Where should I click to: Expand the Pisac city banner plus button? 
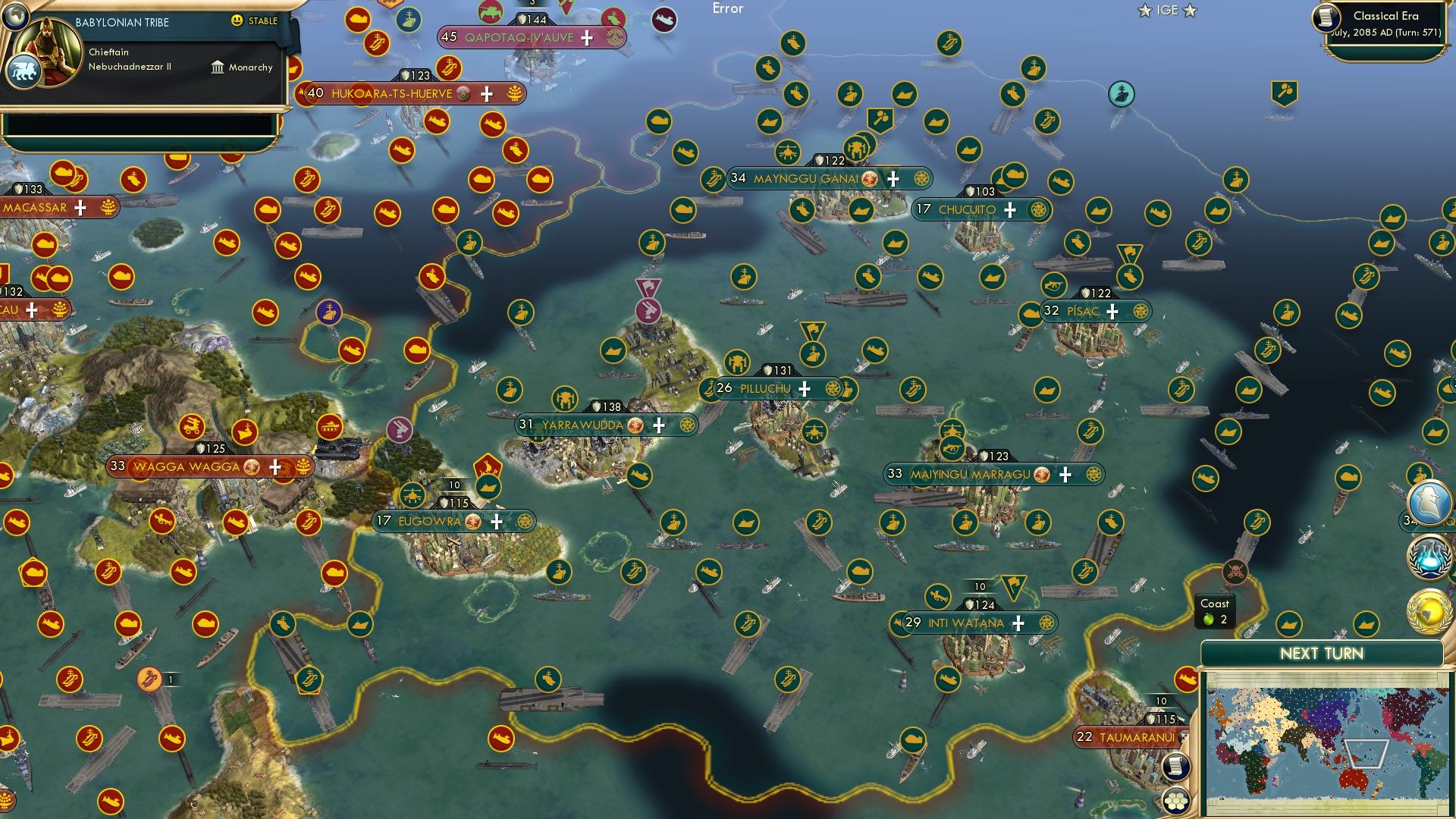coord(1112,310)
